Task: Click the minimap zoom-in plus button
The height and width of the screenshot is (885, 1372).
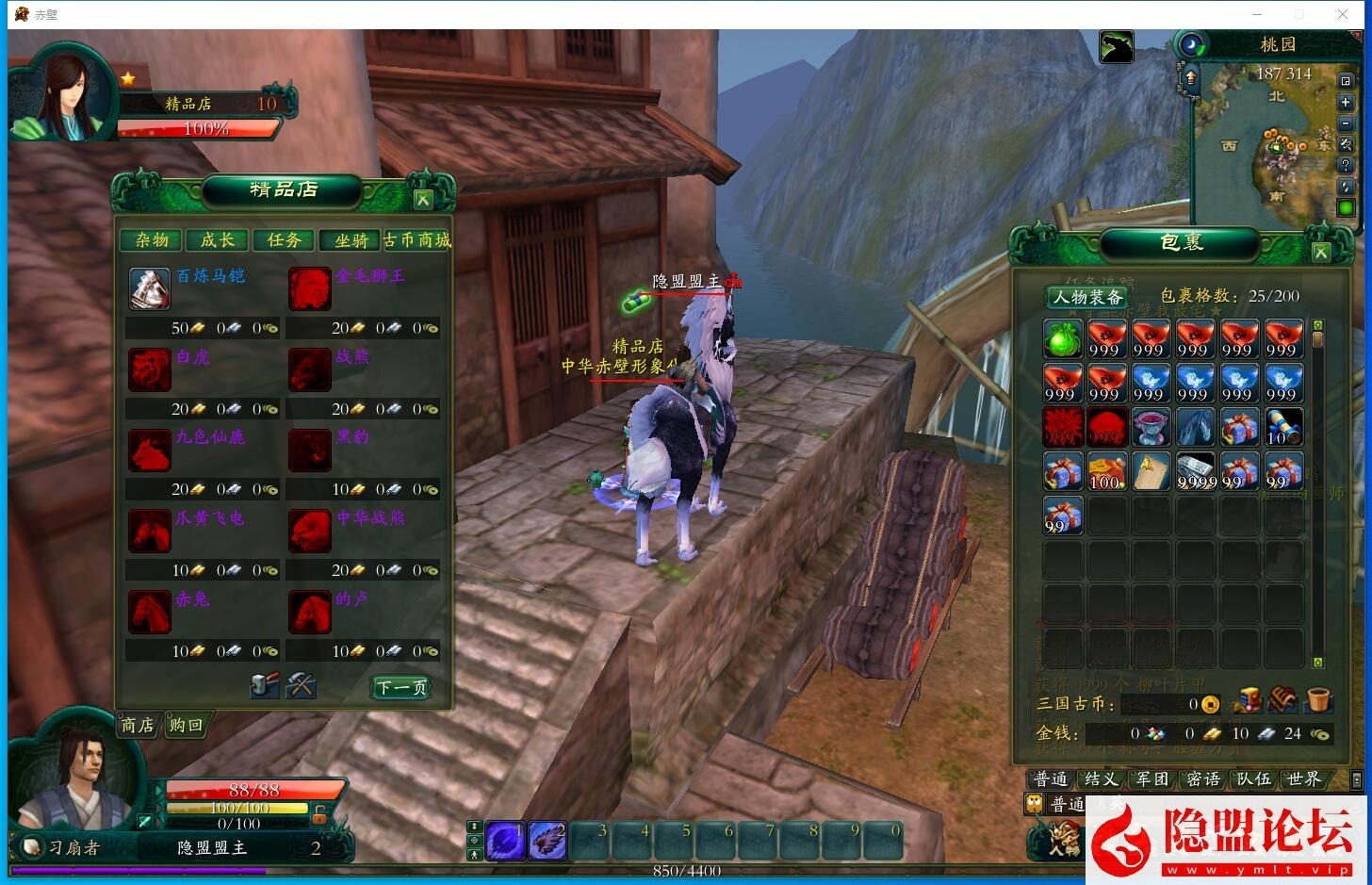Action: click(x=1346, y=102)
